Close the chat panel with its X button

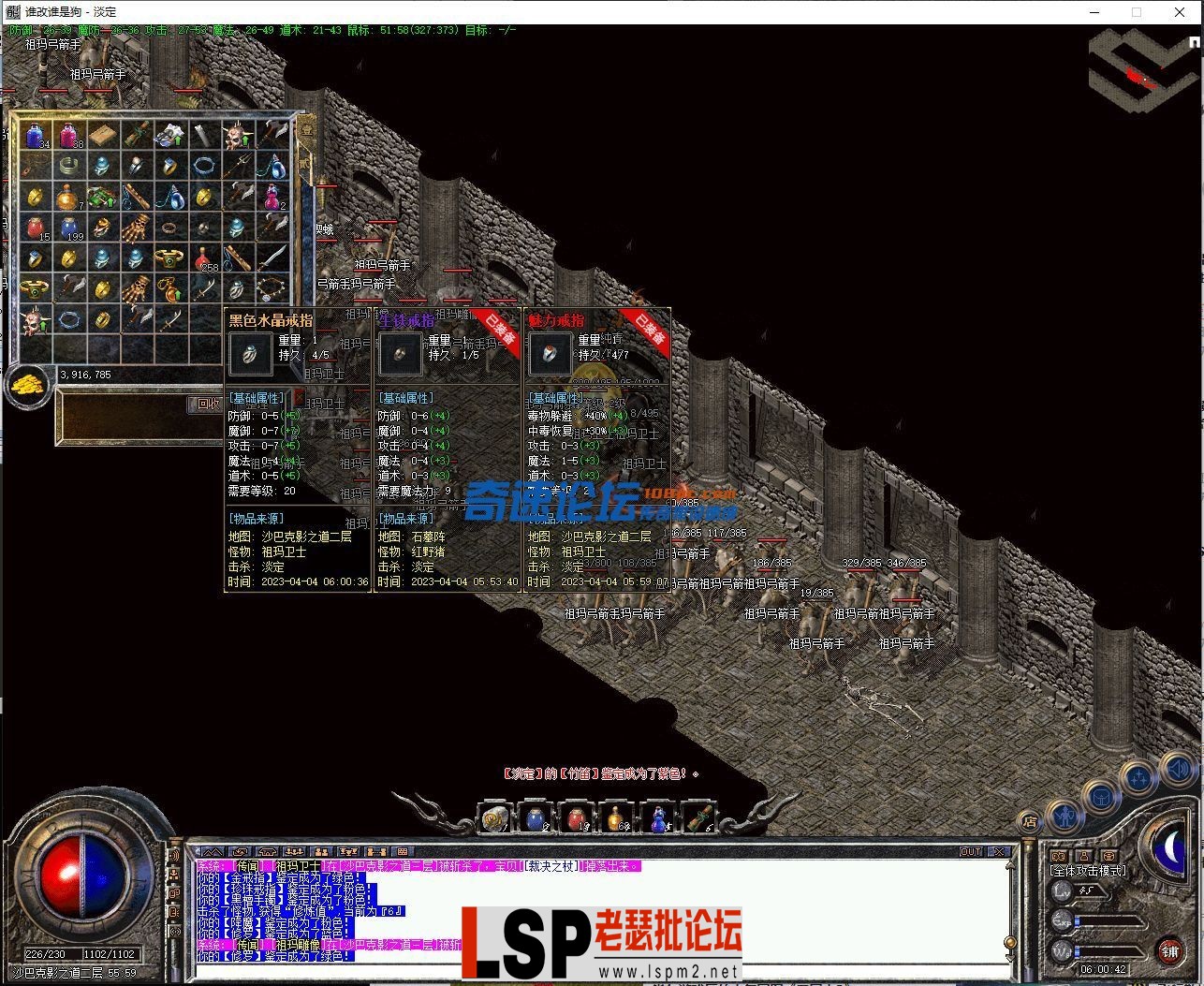pos(1000,851)
